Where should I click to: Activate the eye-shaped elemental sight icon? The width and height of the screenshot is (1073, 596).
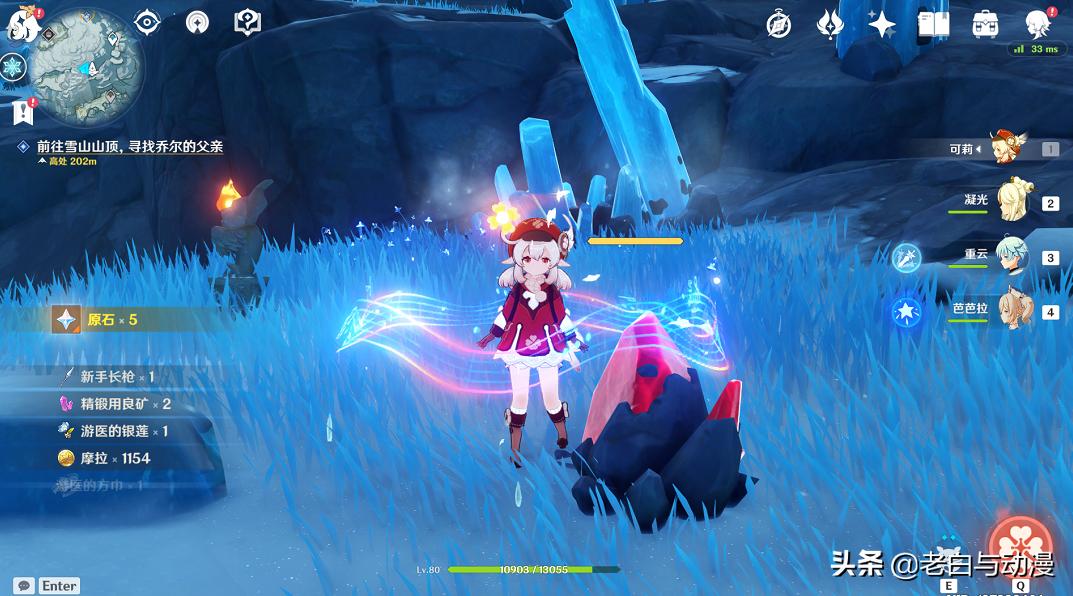pyautogui.click(x=147, y=22)
